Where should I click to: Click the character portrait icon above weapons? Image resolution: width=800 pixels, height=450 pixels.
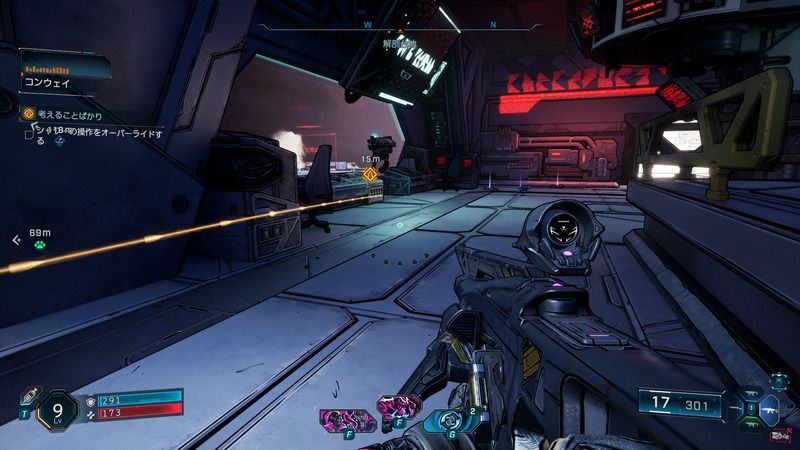coord(778,381)
